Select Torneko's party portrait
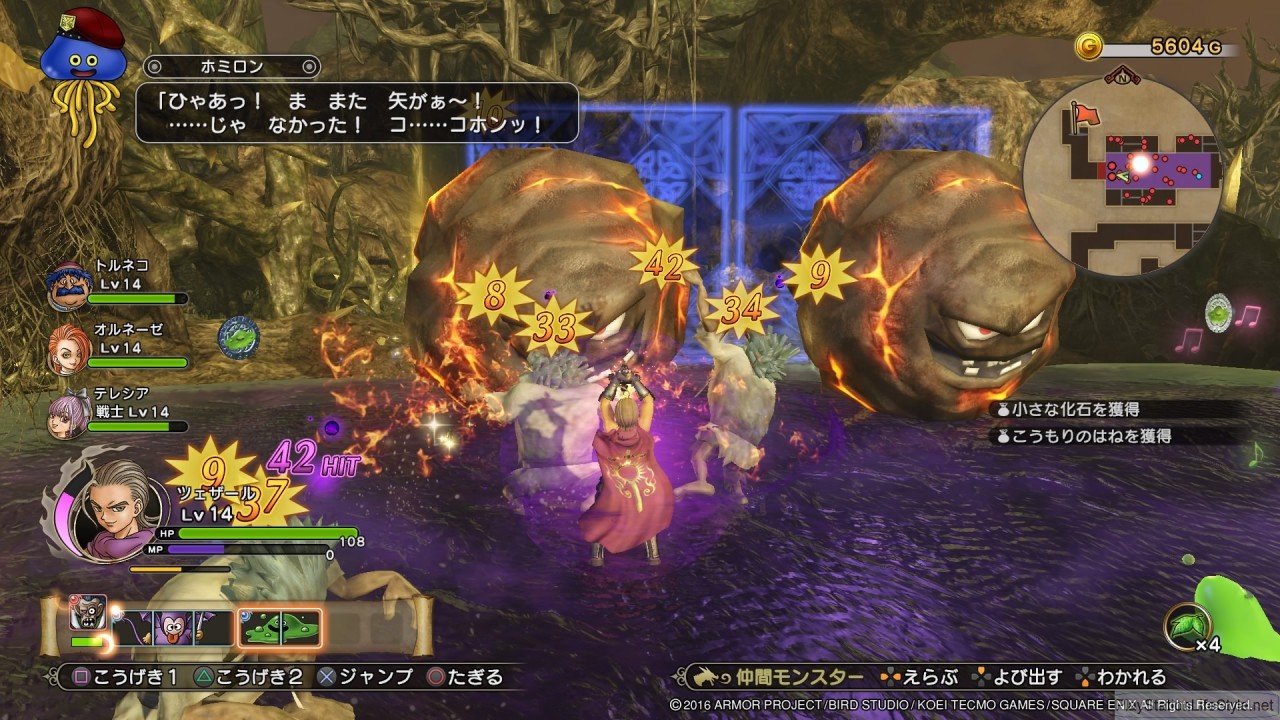 pyautogui.click(x=68, y=284)
